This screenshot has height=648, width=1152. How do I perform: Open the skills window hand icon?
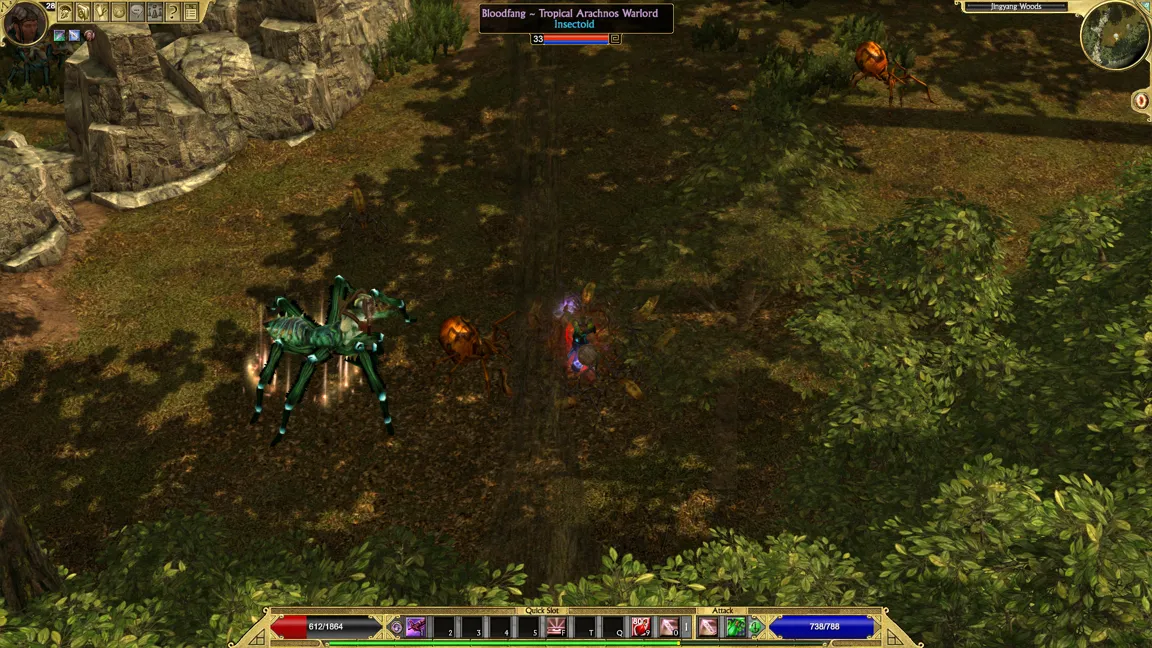pos(101,12)
